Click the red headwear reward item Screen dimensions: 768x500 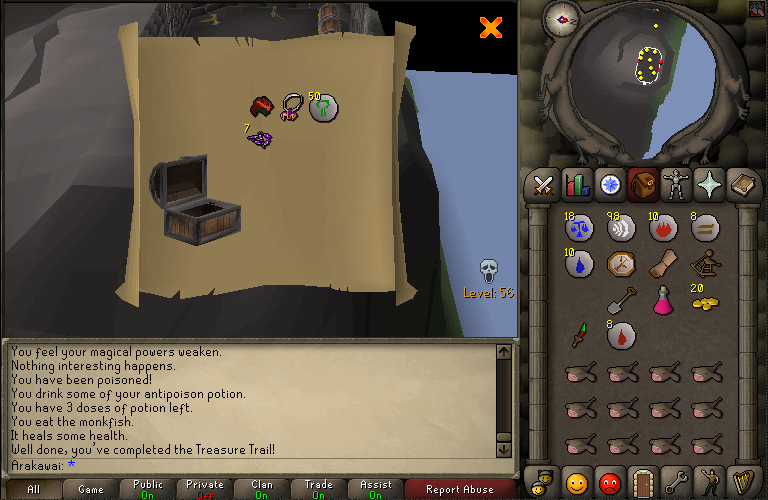262,105
